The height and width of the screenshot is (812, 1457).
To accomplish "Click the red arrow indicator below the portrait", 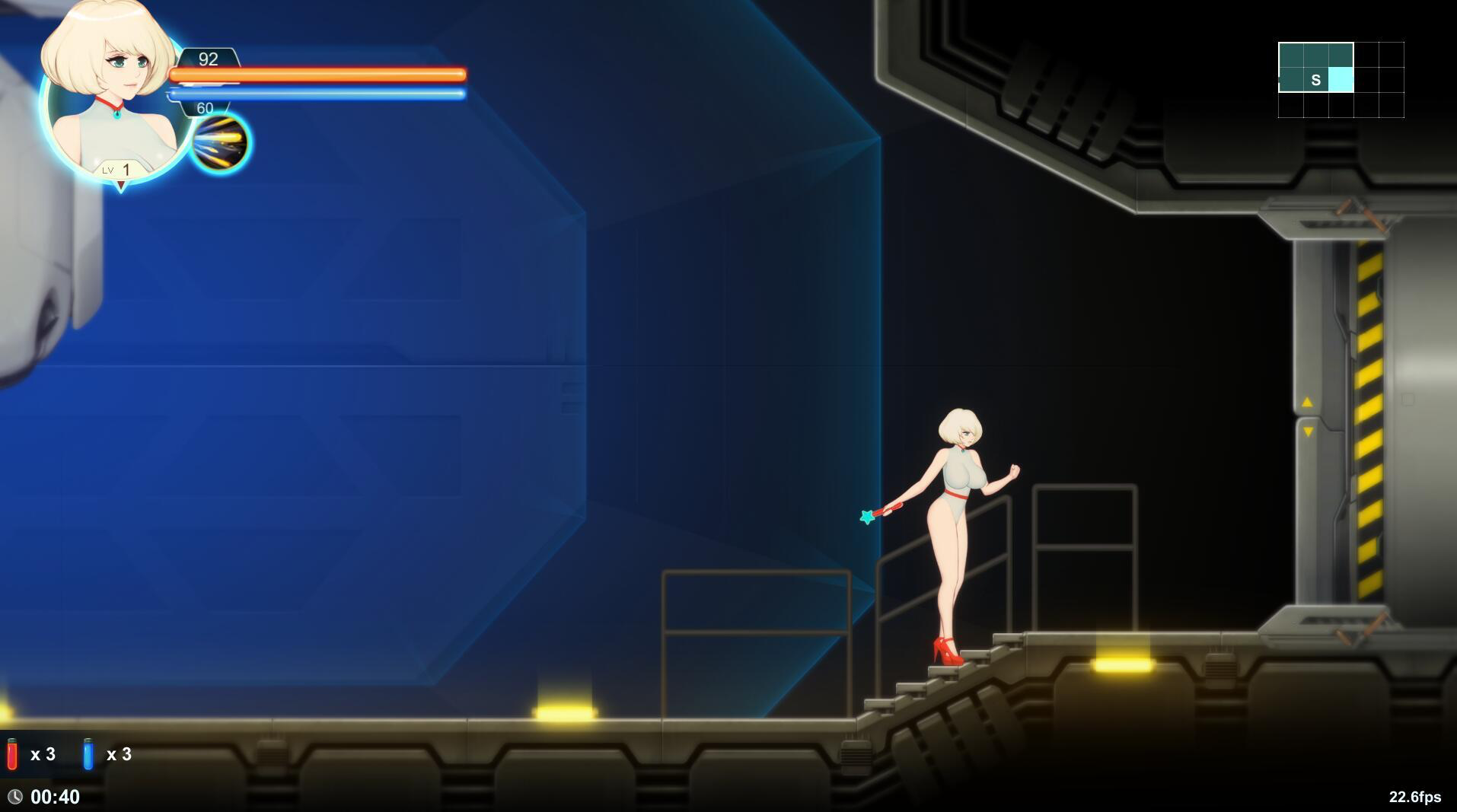I will pos(120,185).
